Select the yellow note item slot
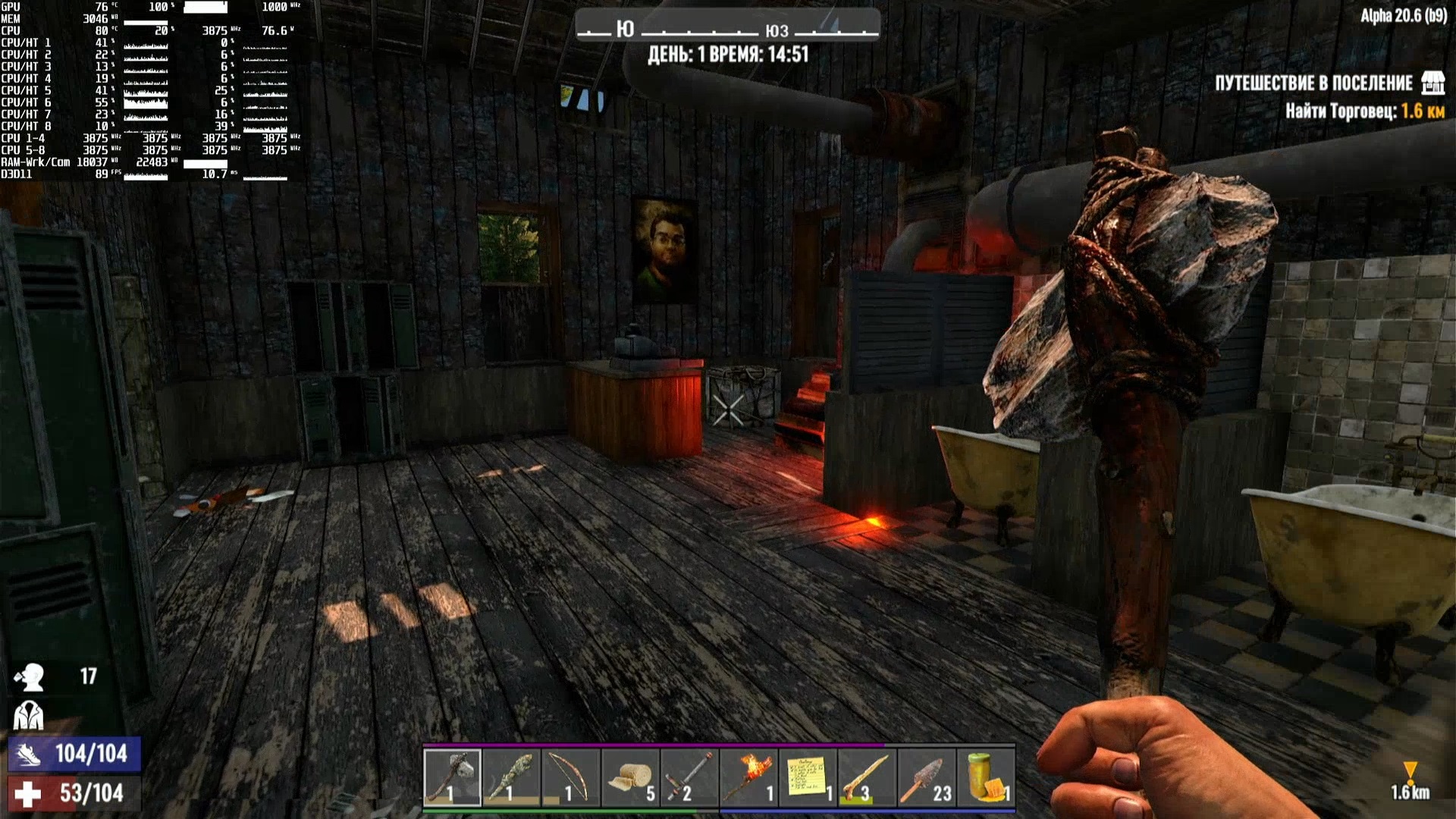Image resolution: width=1456 pixels, height=819 pixels. coord(808,777)
